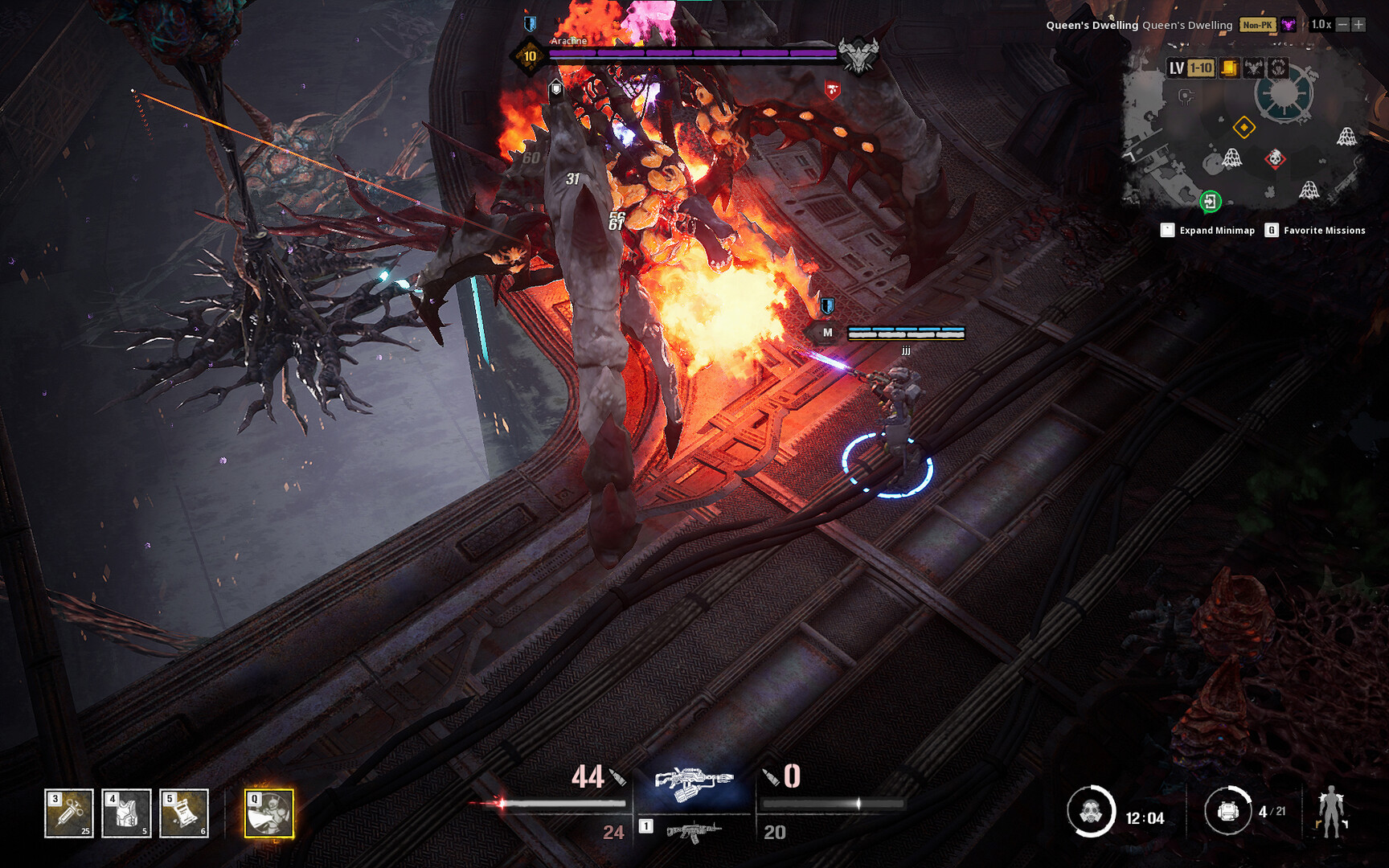
Task: Open the yellow scroll icon on minimap
Action: pos(1229,68)
